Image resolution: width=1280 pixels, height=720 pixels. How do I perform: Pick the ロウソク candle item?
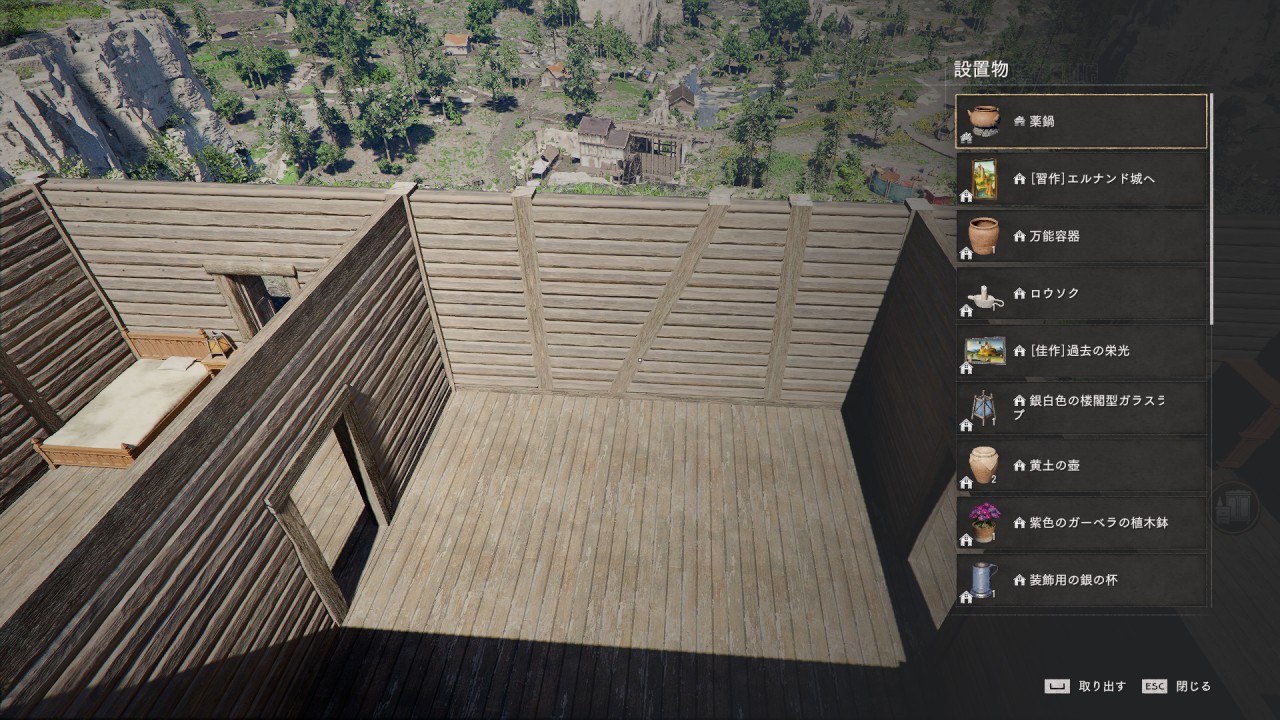point(1081,293)
